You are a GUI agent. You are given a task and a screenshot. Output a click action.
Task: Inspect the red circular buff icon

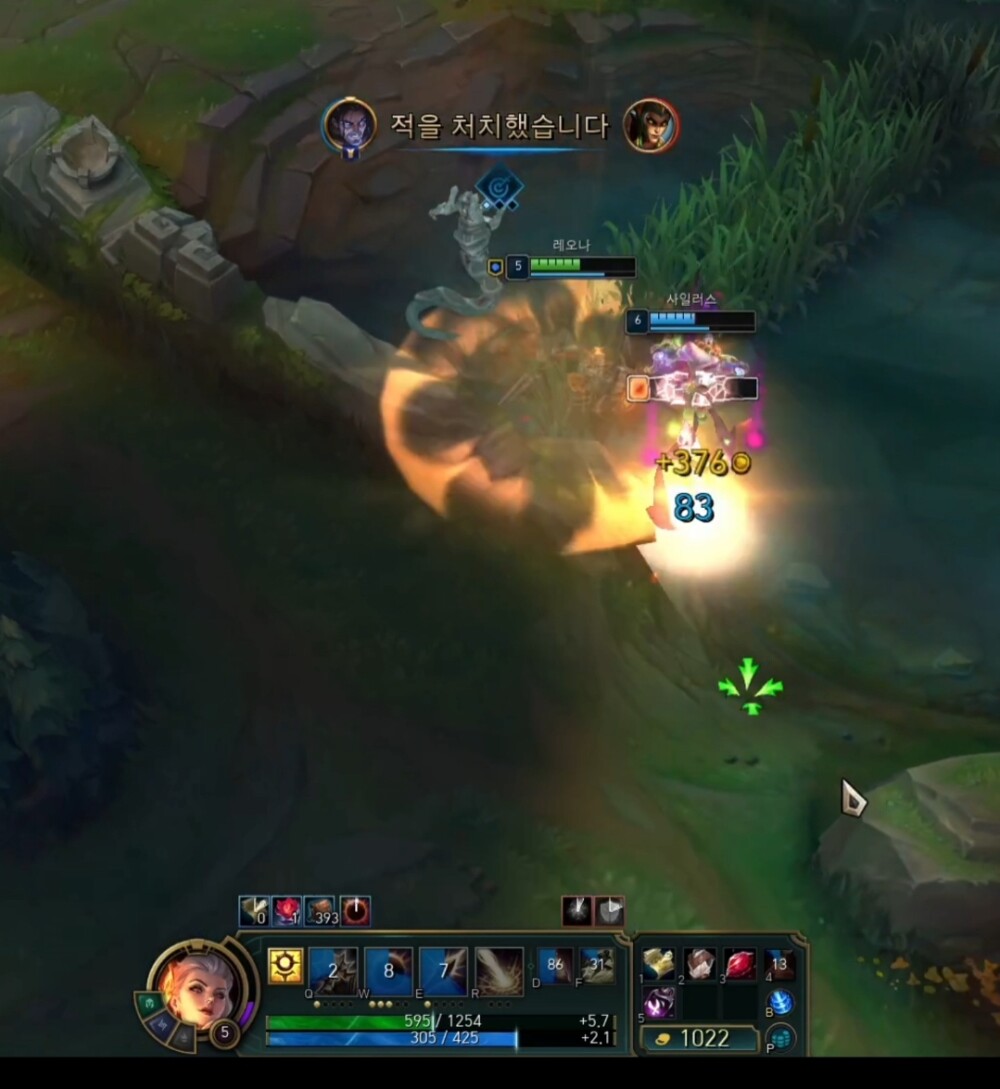[x=354, y=911]
